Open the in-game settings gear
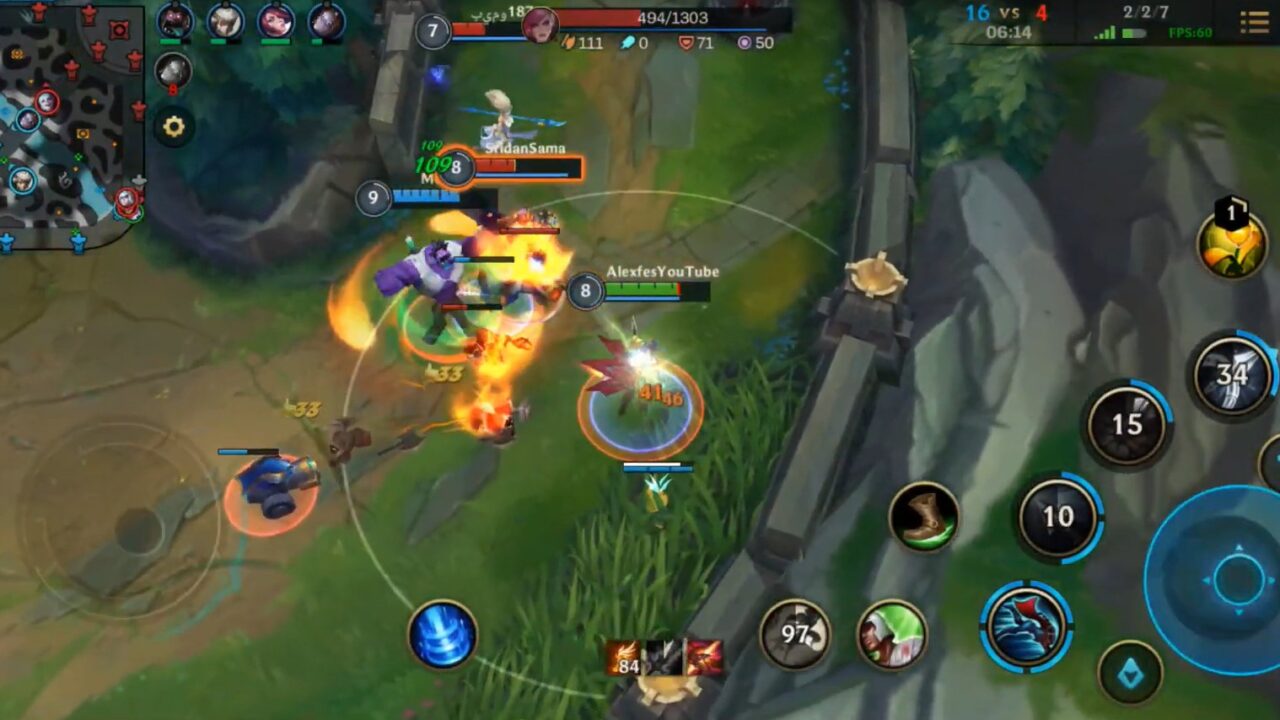 coord(174,124)
